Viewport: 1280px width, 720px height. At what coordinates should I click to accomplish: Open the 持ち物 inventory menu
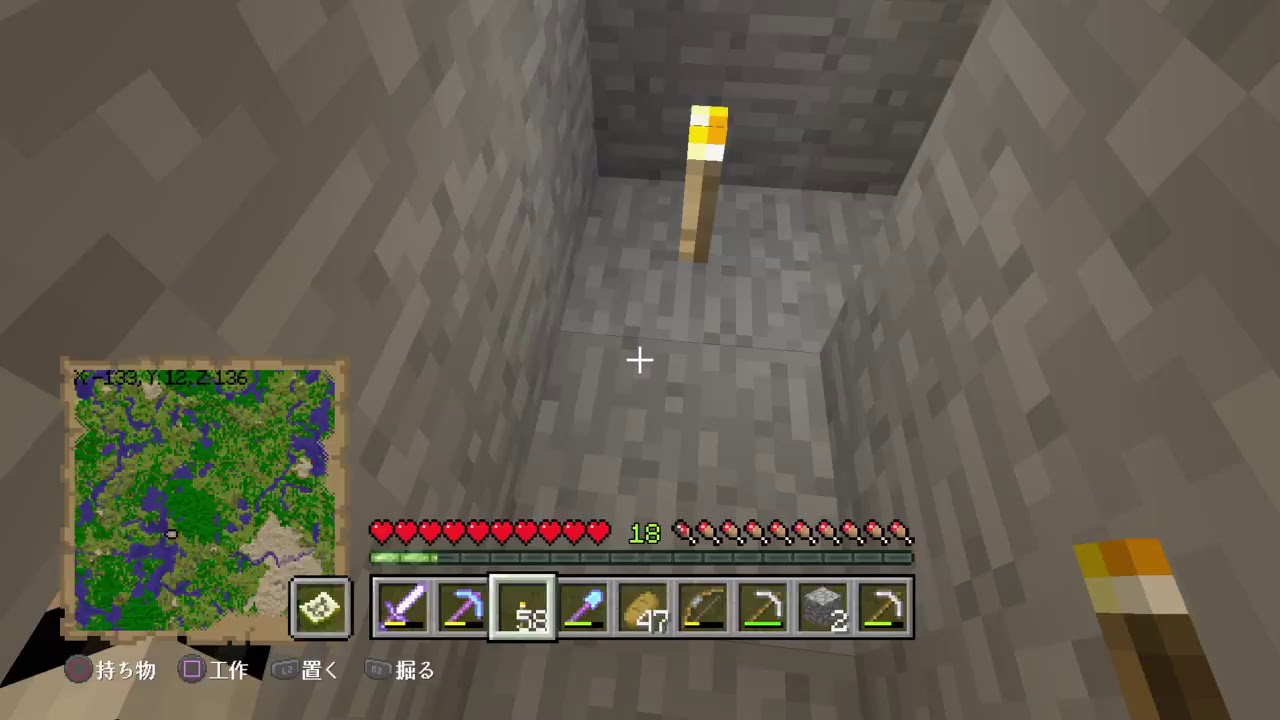coord(125,670)
